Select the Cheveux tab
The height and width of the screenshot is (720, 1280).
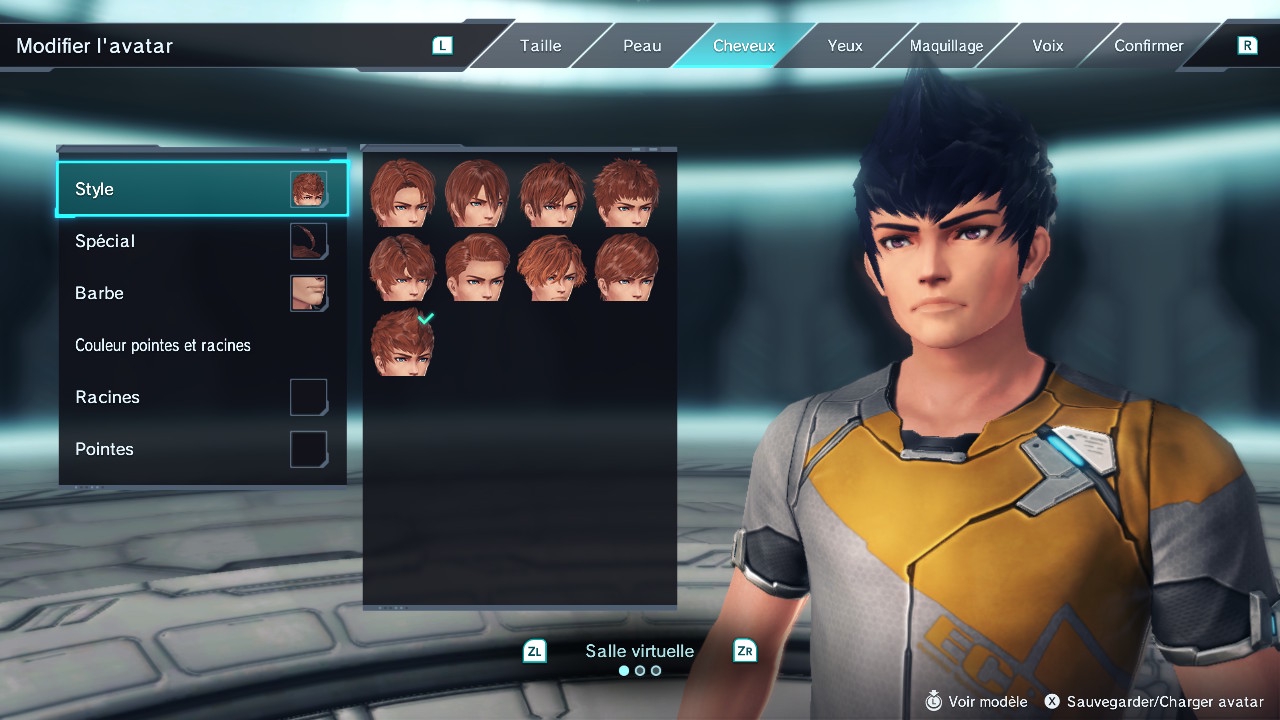click(x=743, y=46)
